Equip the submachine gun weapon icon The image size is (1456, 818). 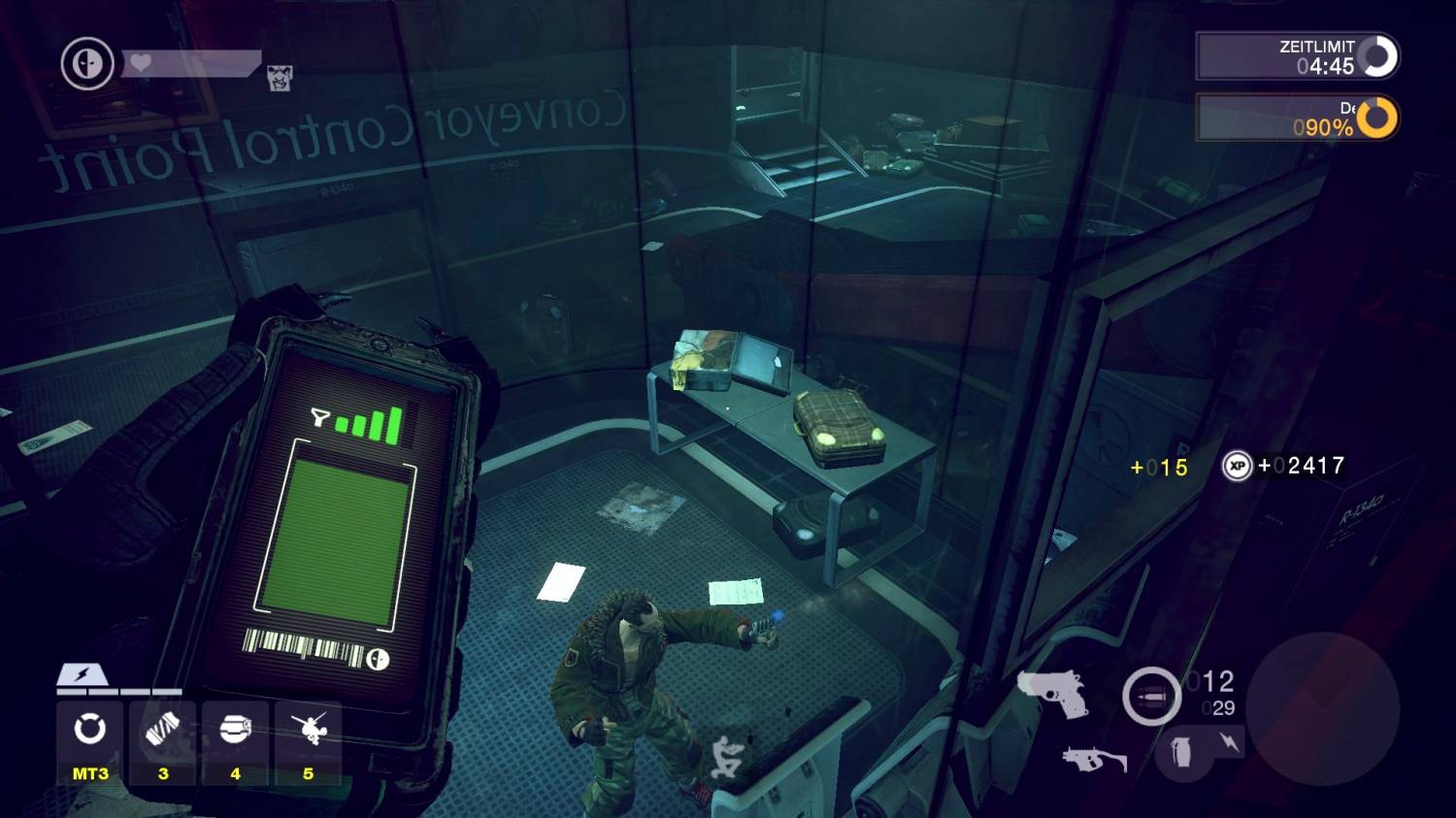tap(1094, 759)
